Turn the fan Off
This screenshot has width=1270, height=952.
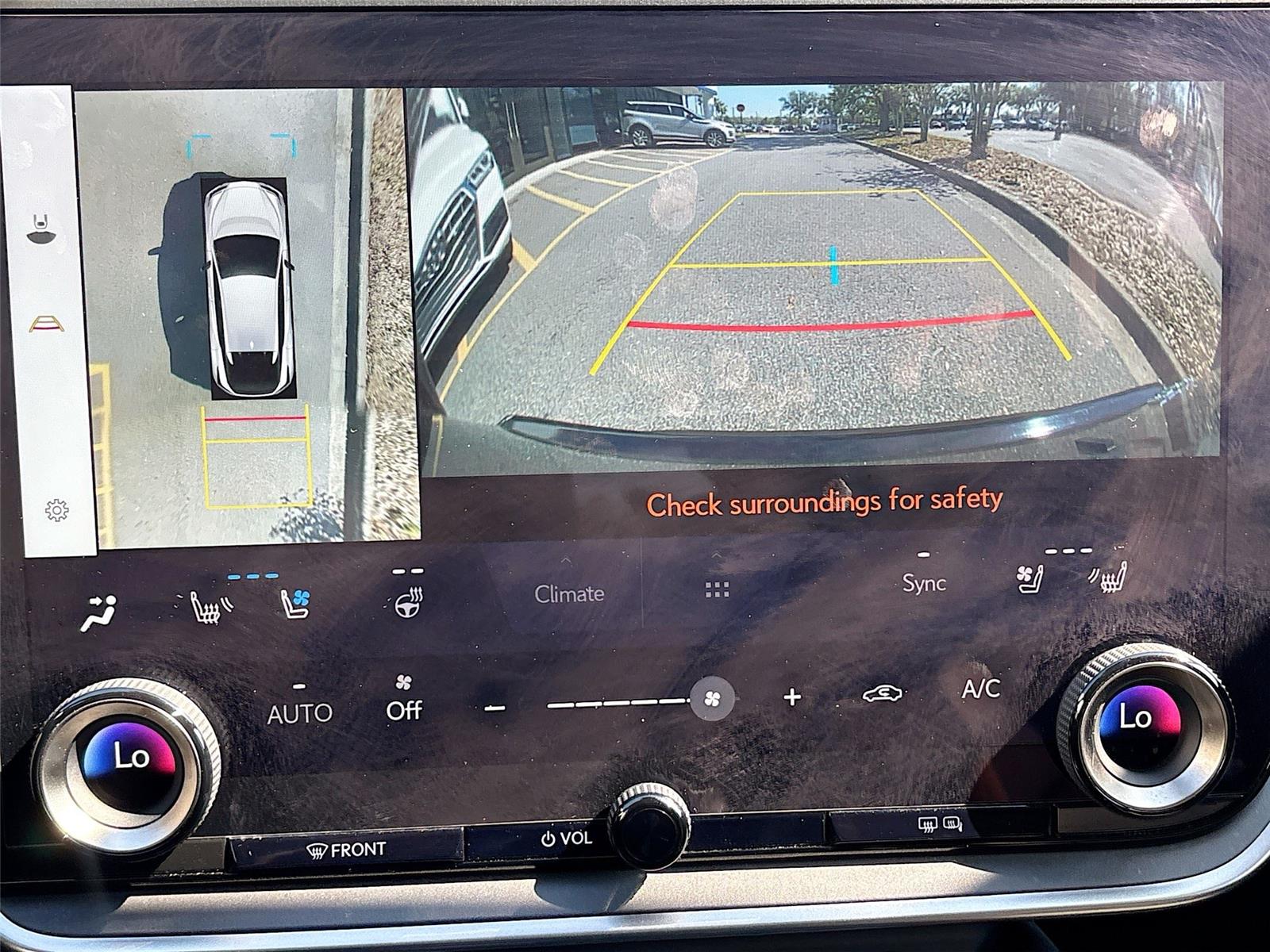pyautogui.click(x=405, y=710)
